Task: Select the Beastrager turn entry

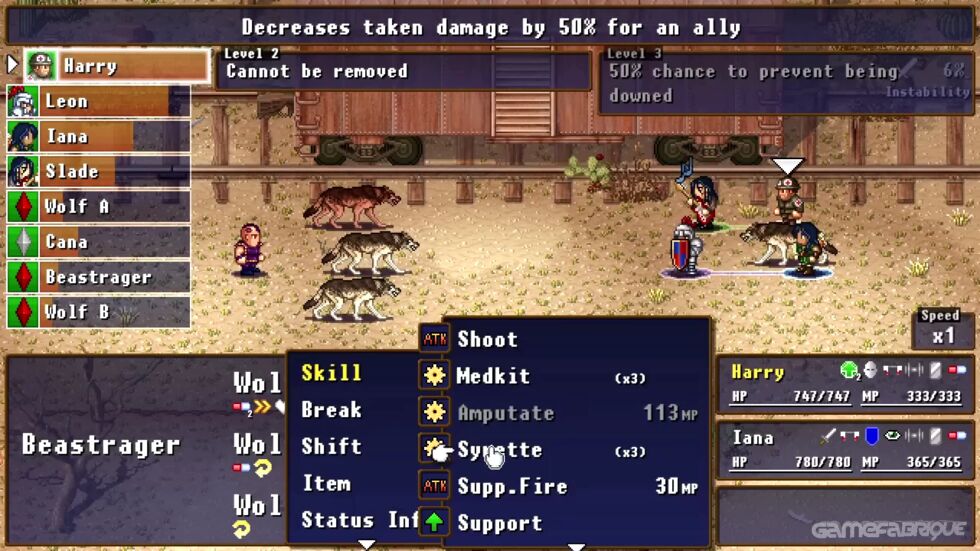Action: pyautogui.click(x=98, y=277)
